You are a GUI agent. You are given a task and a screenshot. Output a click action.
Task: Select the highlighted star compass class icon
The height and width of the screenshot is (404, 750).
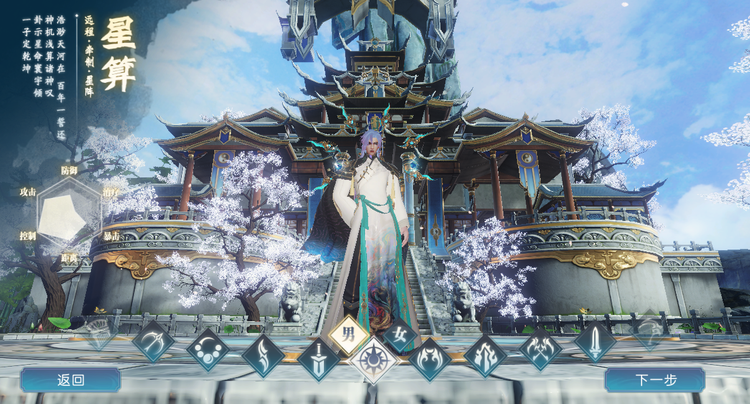tap(373, 360)
